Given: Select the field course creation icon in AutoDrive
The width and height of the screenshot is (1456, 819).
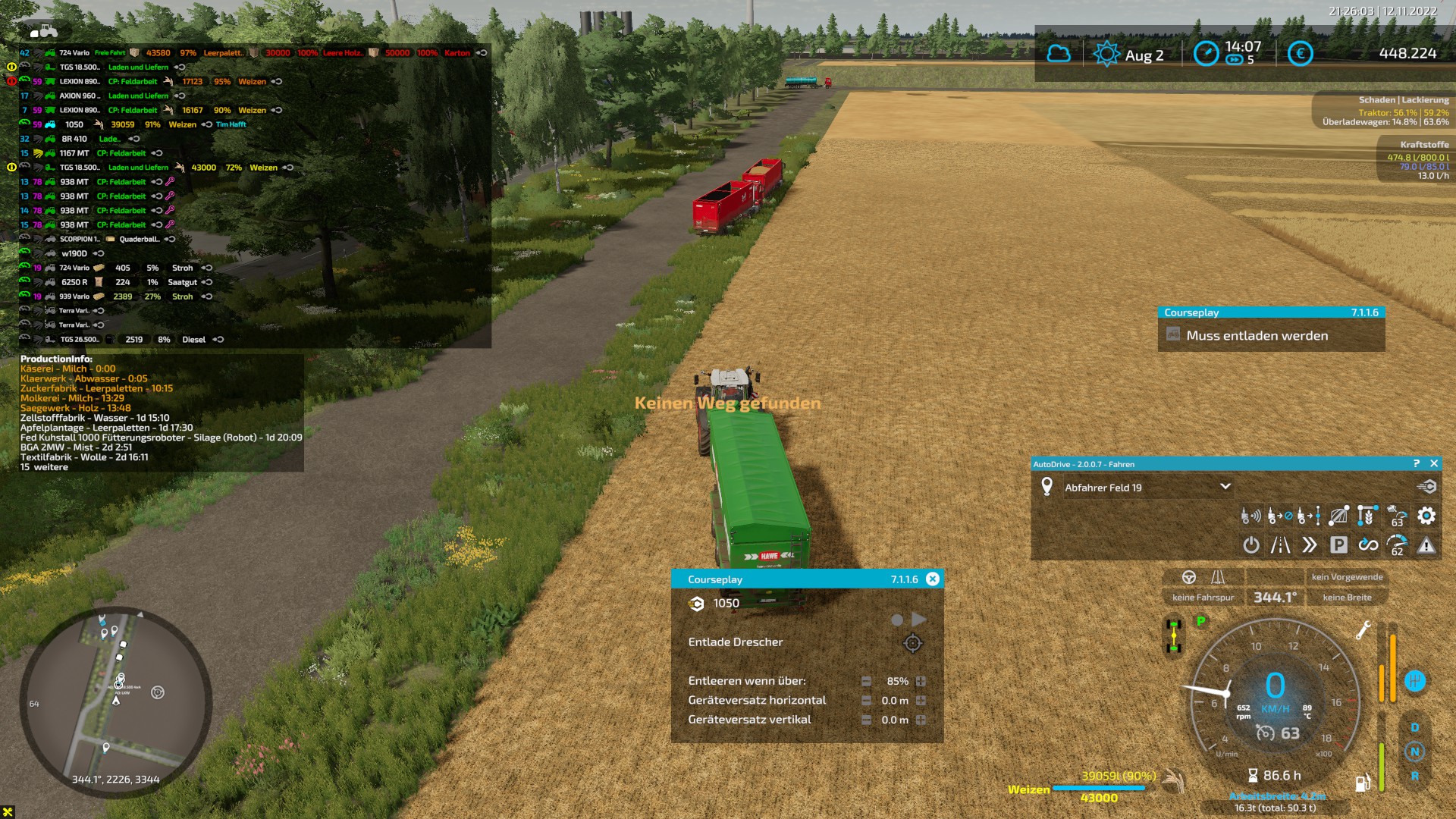Looking at the screenshot, I should [x=1339, y=516].
